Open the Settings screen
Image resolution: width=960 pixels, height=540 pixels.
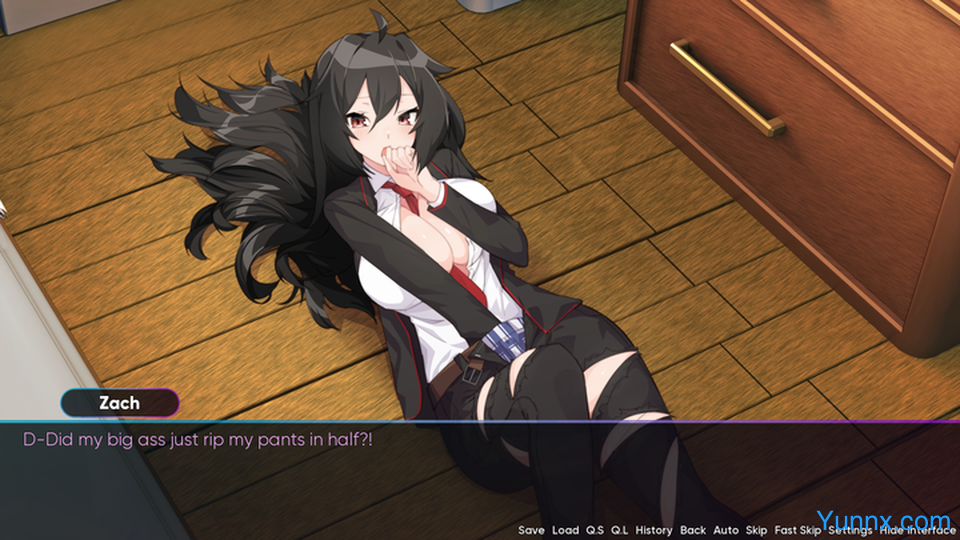click(850, 530)
